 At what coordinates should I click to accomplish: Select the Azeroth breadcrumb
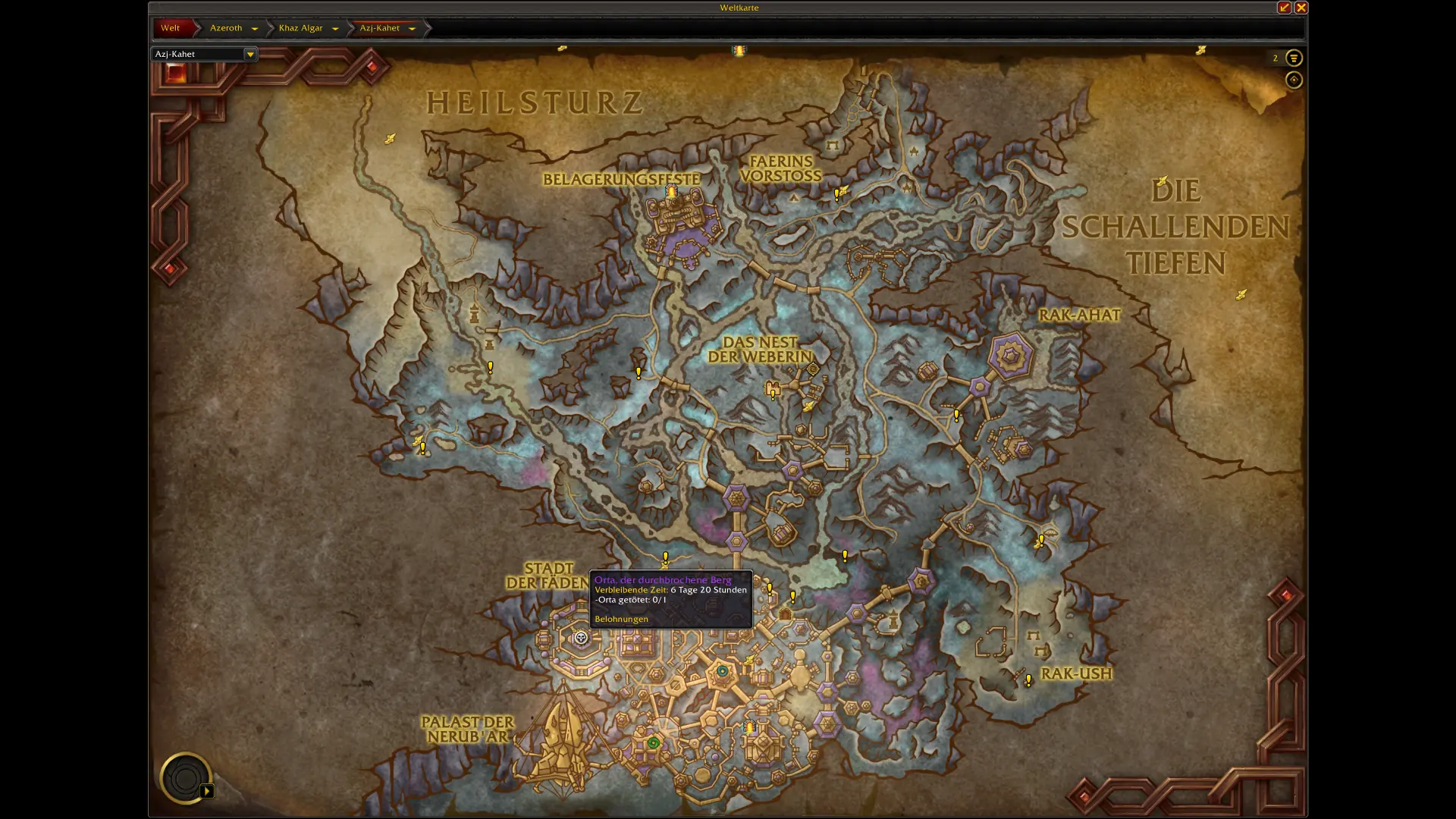tap(226, 28)
